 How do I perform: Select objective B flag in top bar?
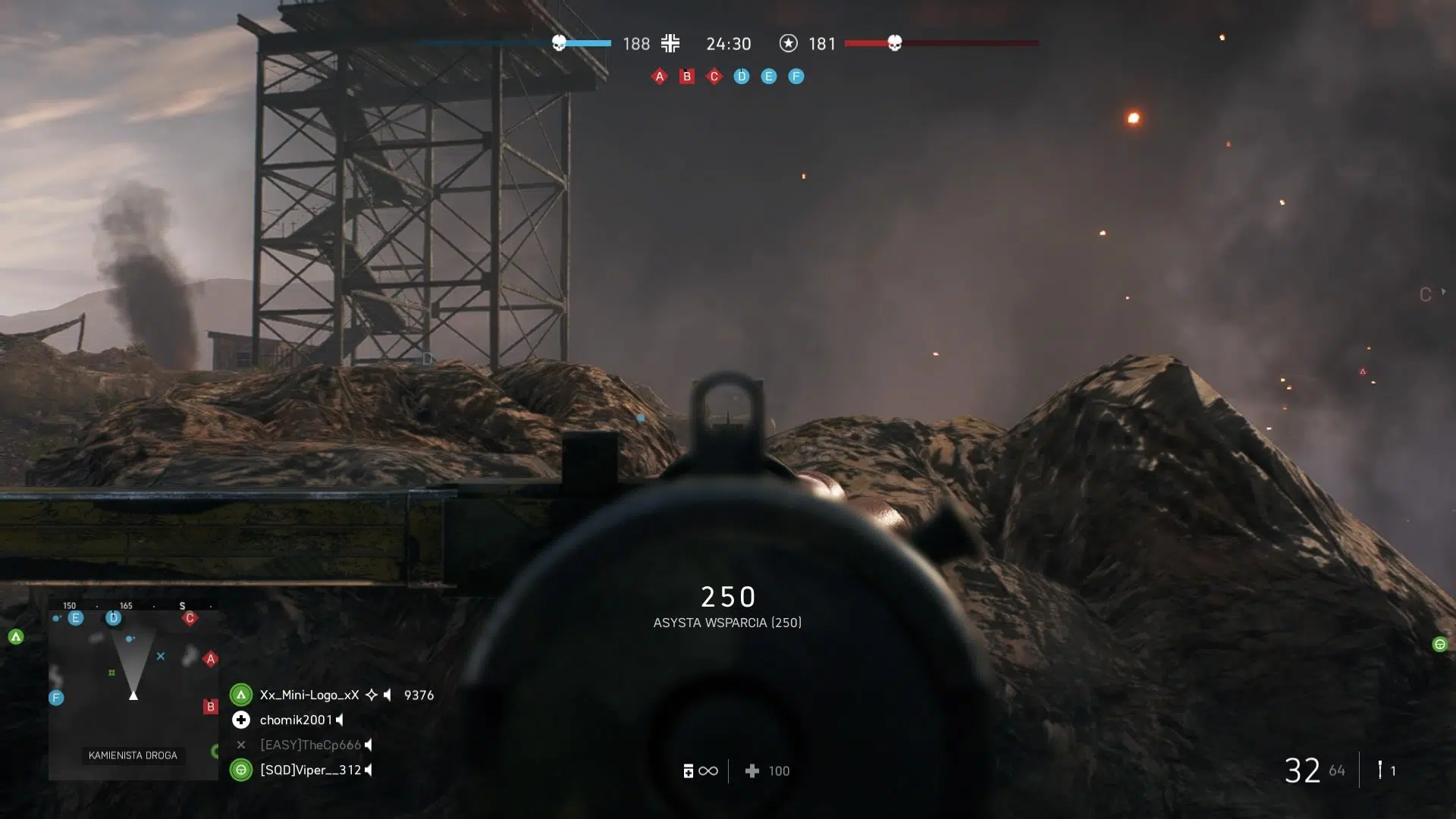pos(687,77)
